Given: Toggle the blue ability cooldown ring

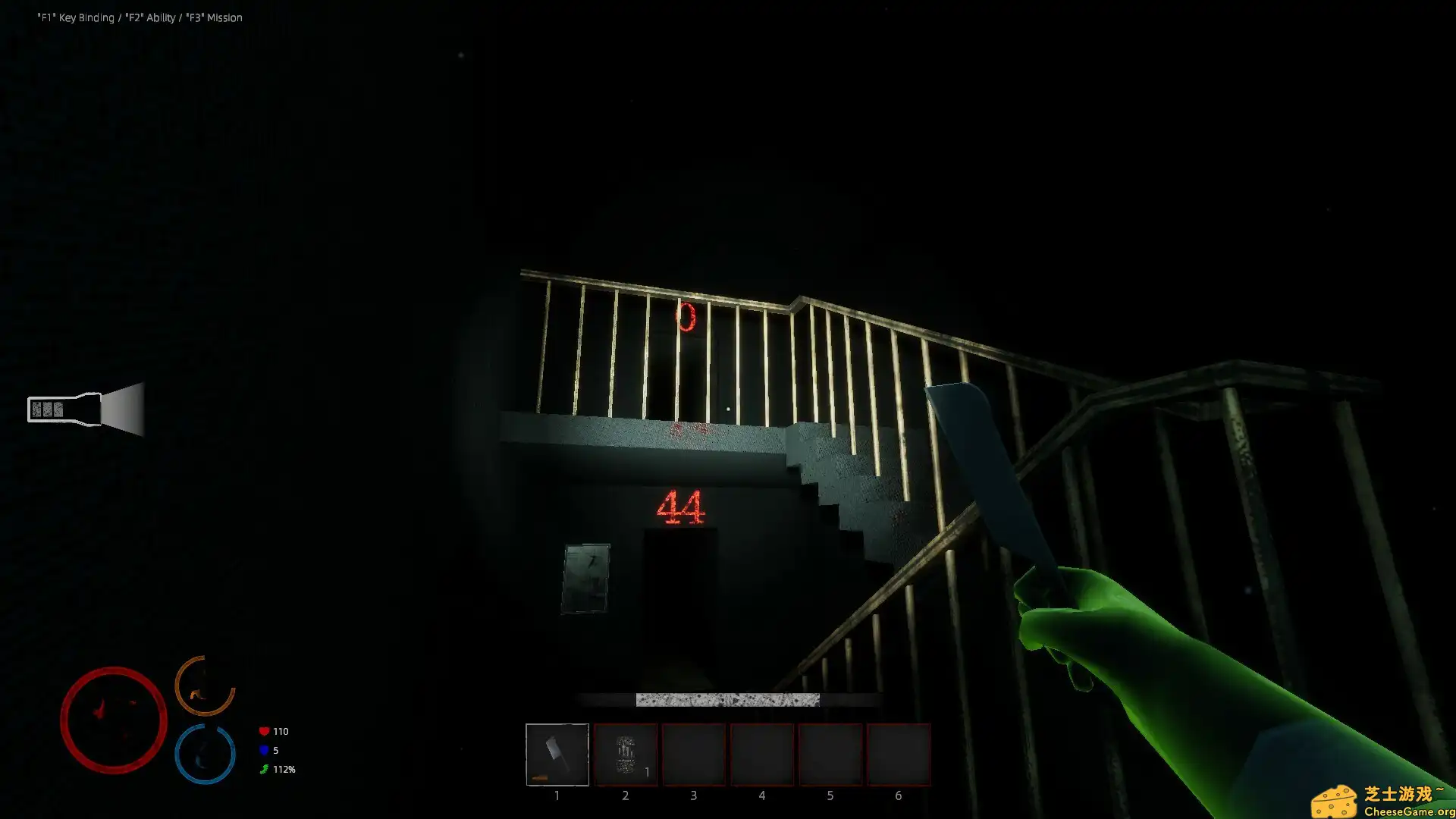Looking at the screenshot, I should [x=203, y=753].
